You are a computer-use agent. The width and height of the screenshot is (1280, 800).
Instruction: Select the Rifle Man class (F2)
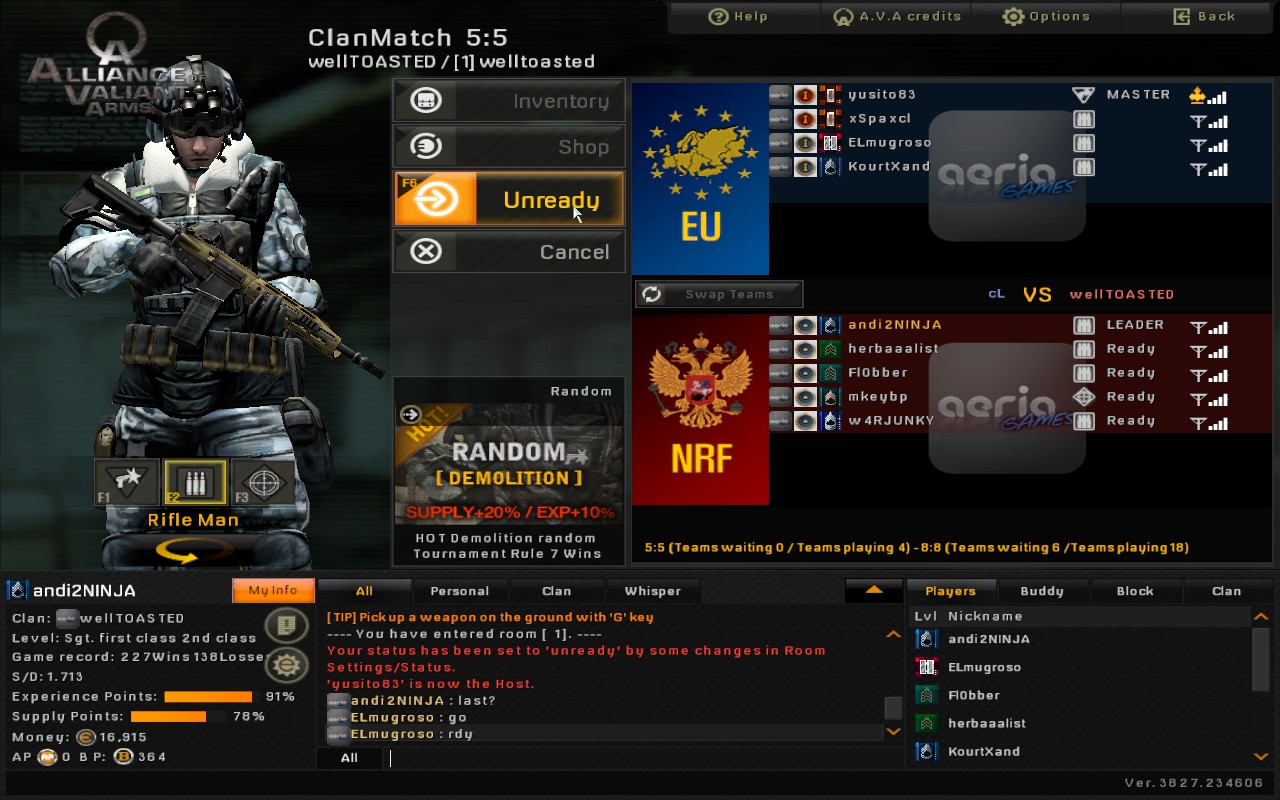pos(193,482)
